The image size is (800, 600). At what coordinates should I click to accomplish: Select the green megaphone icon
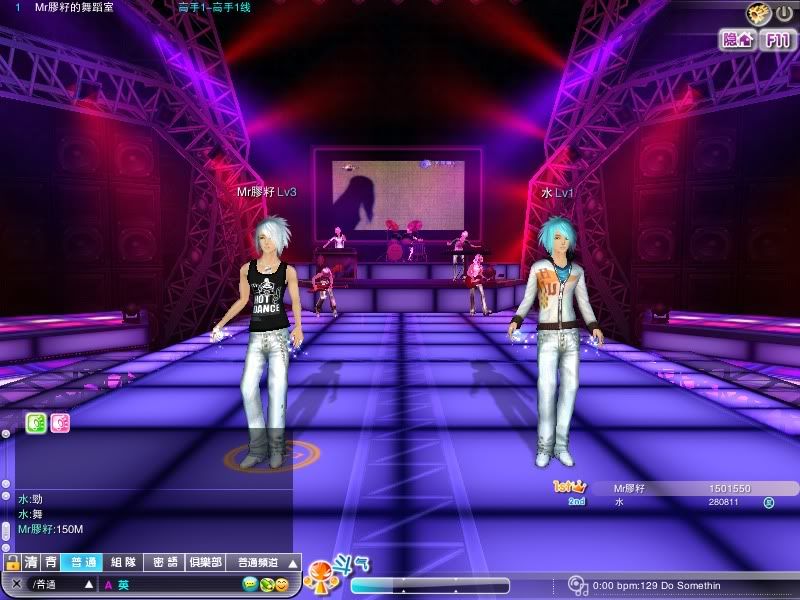(x=36, y=423)
